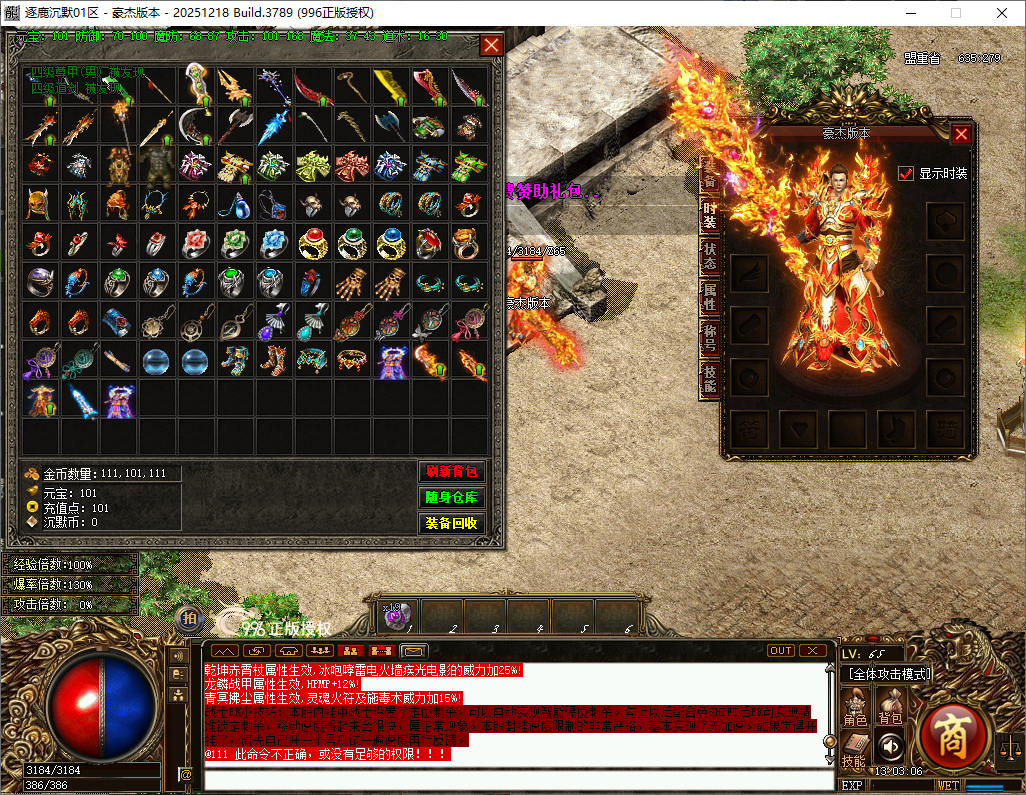Toggle the 显示时装 show costume checkbox
Viewport: 1026px width, 795px height.
[x=907, y=173]
